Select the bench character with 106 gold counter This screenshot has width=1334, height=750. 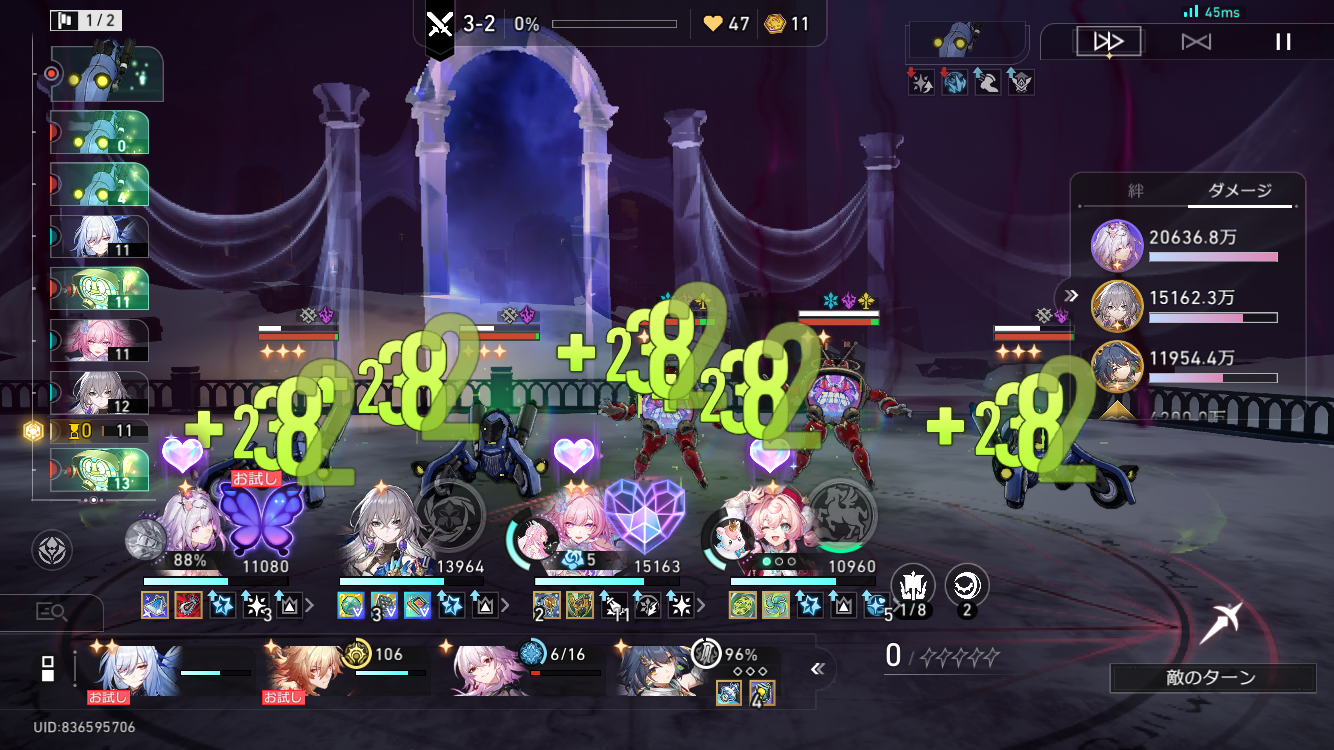(300, 668)
